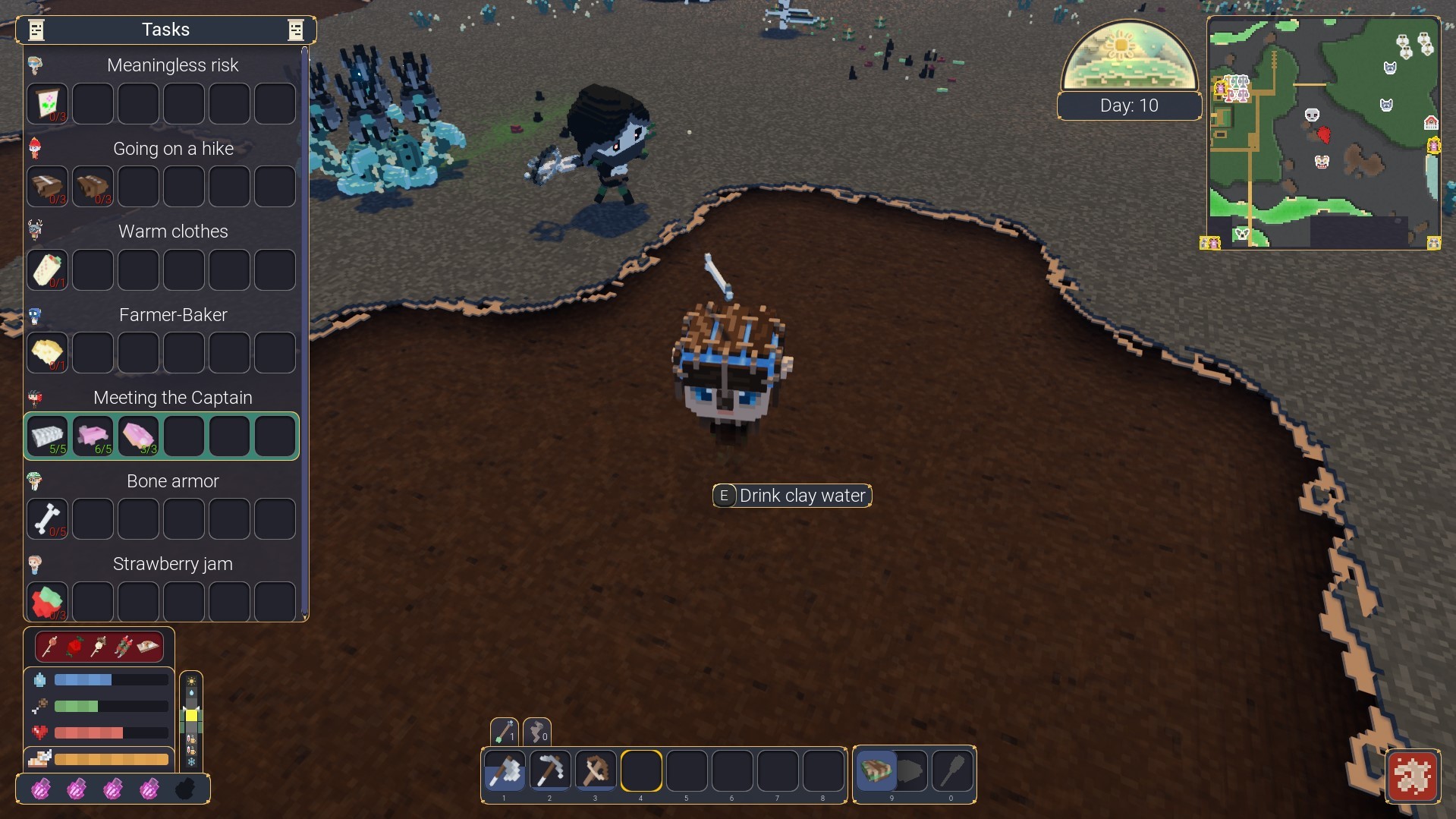Select the hammer in hotbar slot 3
Screen dimensions: 1456x819
pos(596,771)
